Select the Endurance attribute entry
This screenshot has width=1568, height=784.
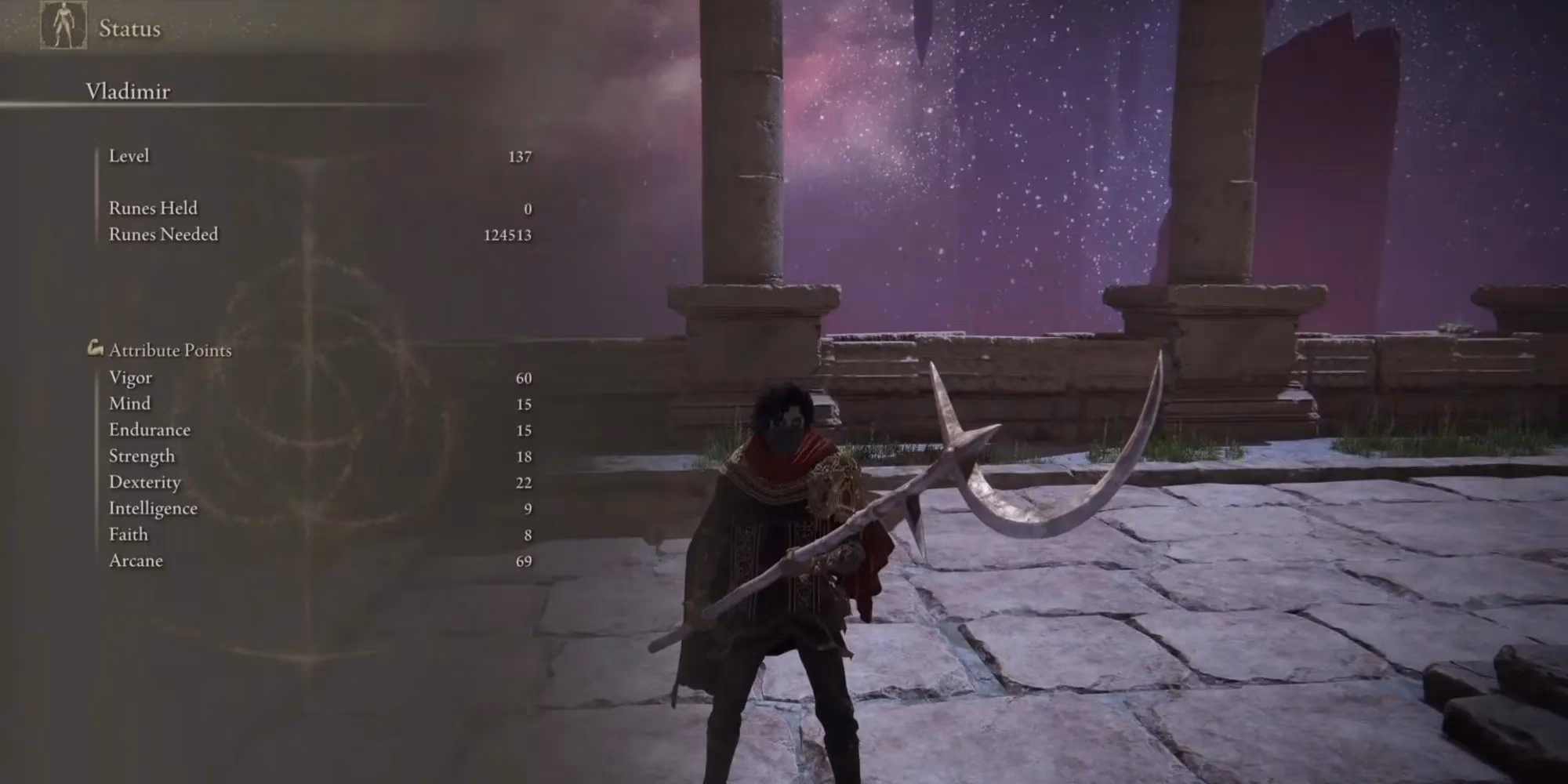point(151,430)
